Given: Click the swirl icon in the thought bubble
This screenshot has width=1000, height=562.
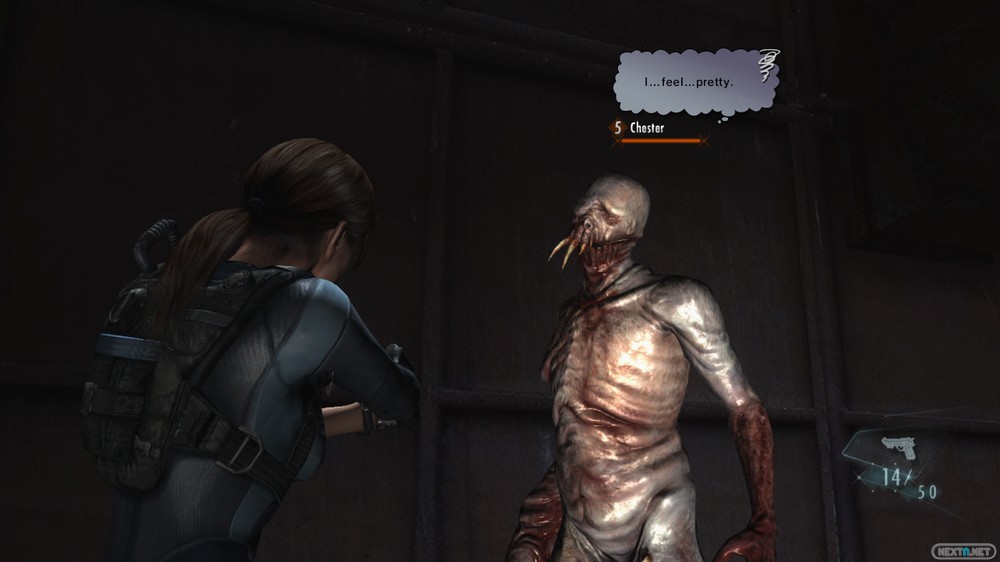Looking at the screenshot, I should coord(768,67).
